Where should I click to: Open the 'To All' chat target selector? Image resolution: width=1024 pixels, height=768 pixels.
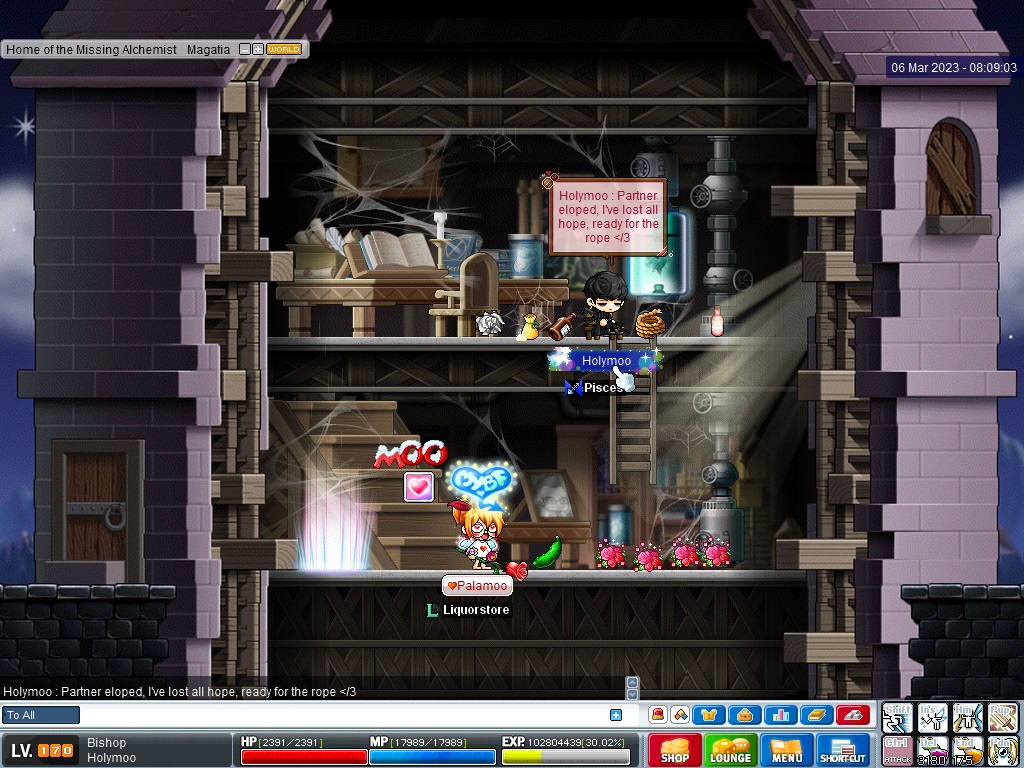tap(41, 715)
